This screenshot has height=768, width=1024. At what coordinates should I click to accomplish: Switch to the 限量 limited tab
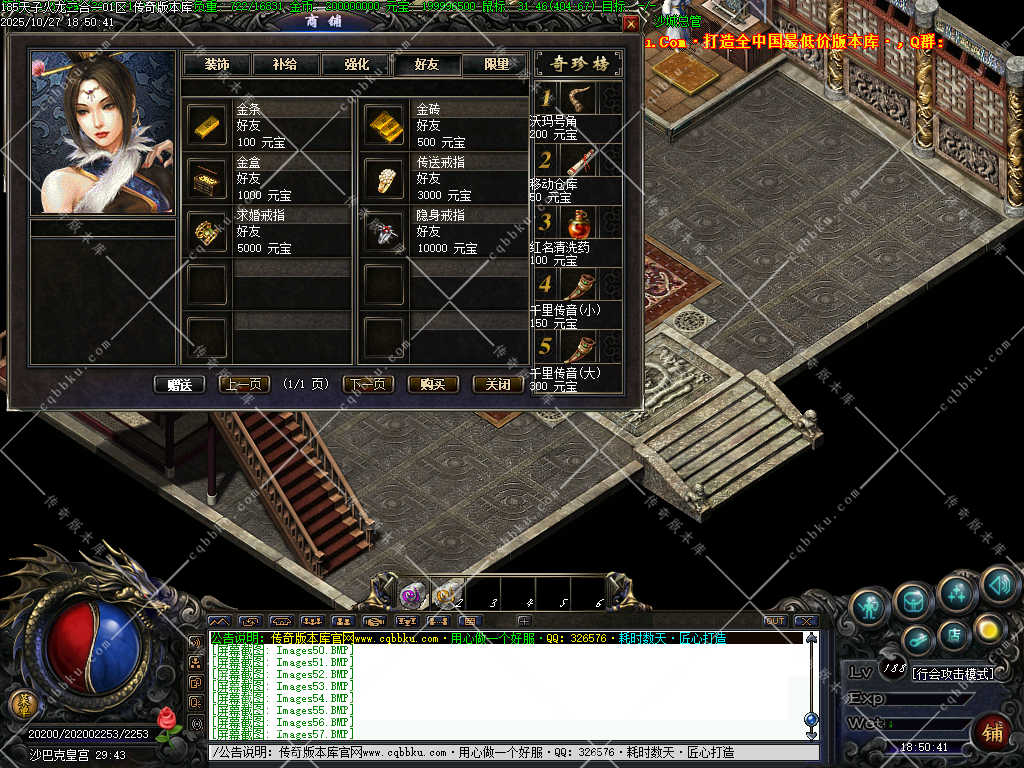pos(496,65)
